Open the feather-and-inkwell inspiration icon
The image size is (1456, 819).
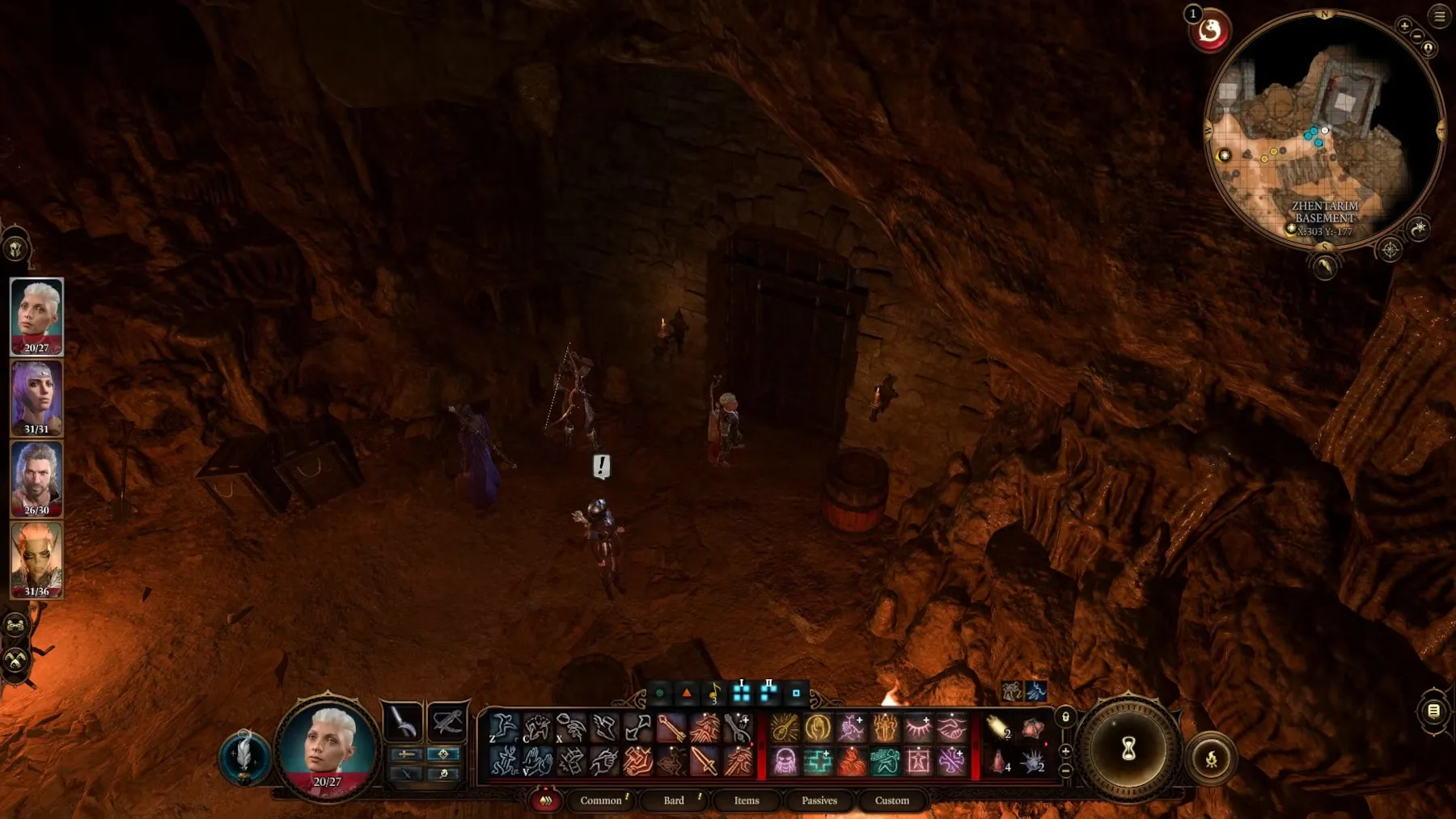tap(243, 758)
